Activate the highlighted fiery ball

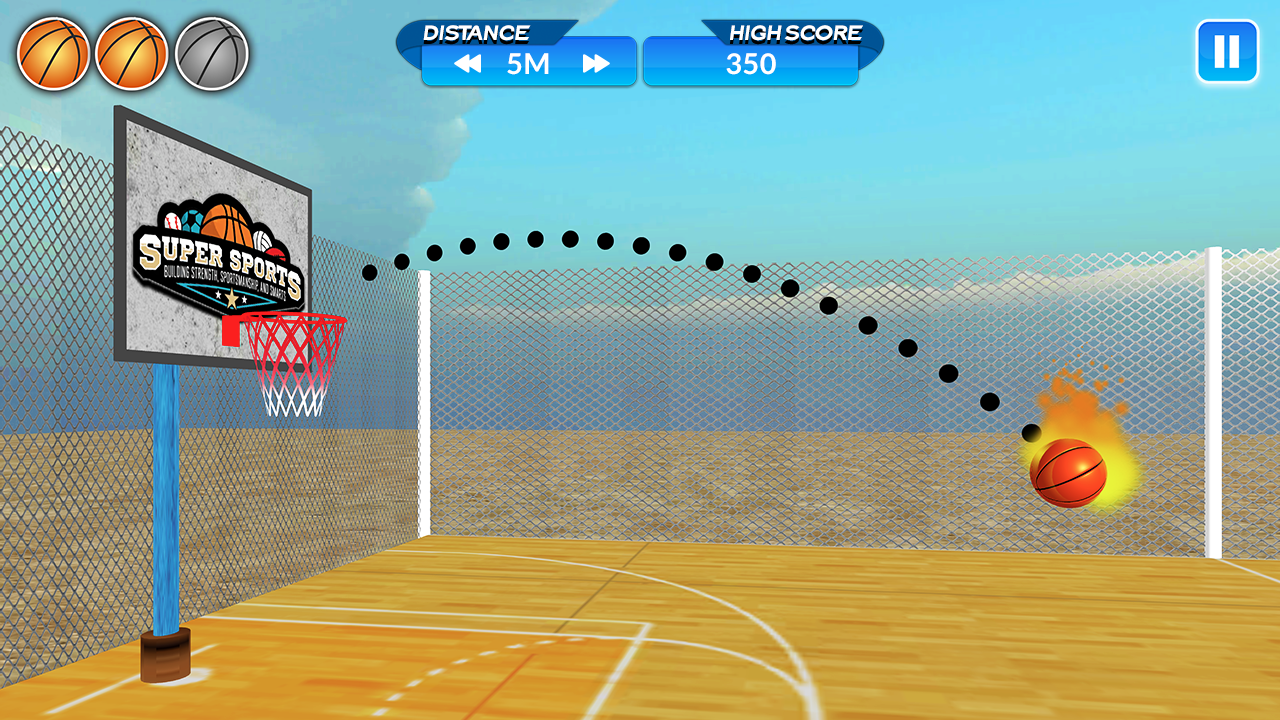1072,471
